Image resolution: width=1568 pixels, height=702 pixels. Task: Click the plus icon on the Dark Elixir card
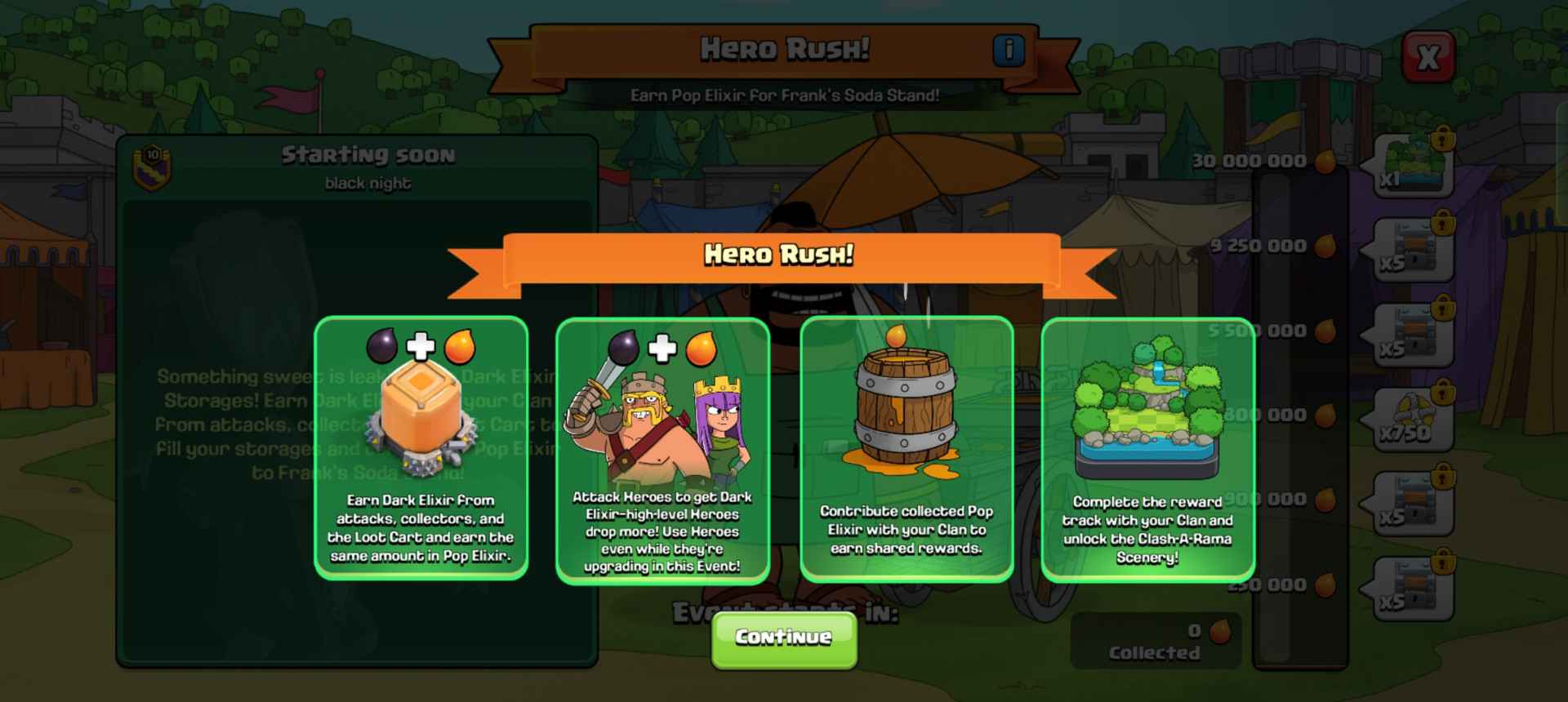pos(420,349)
